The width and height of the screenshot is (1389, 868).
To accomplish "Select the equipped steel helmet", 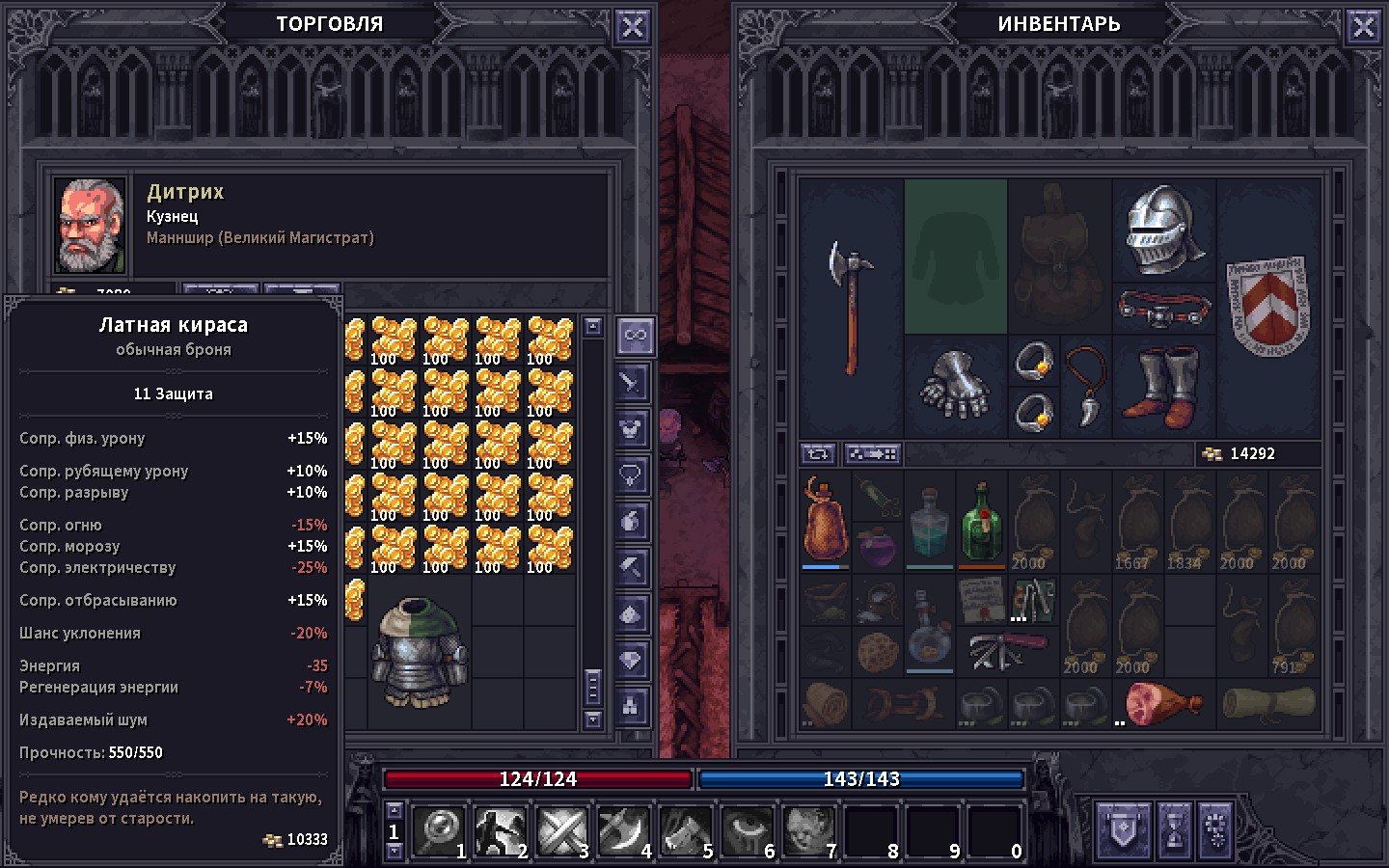I will [1163, 230].
